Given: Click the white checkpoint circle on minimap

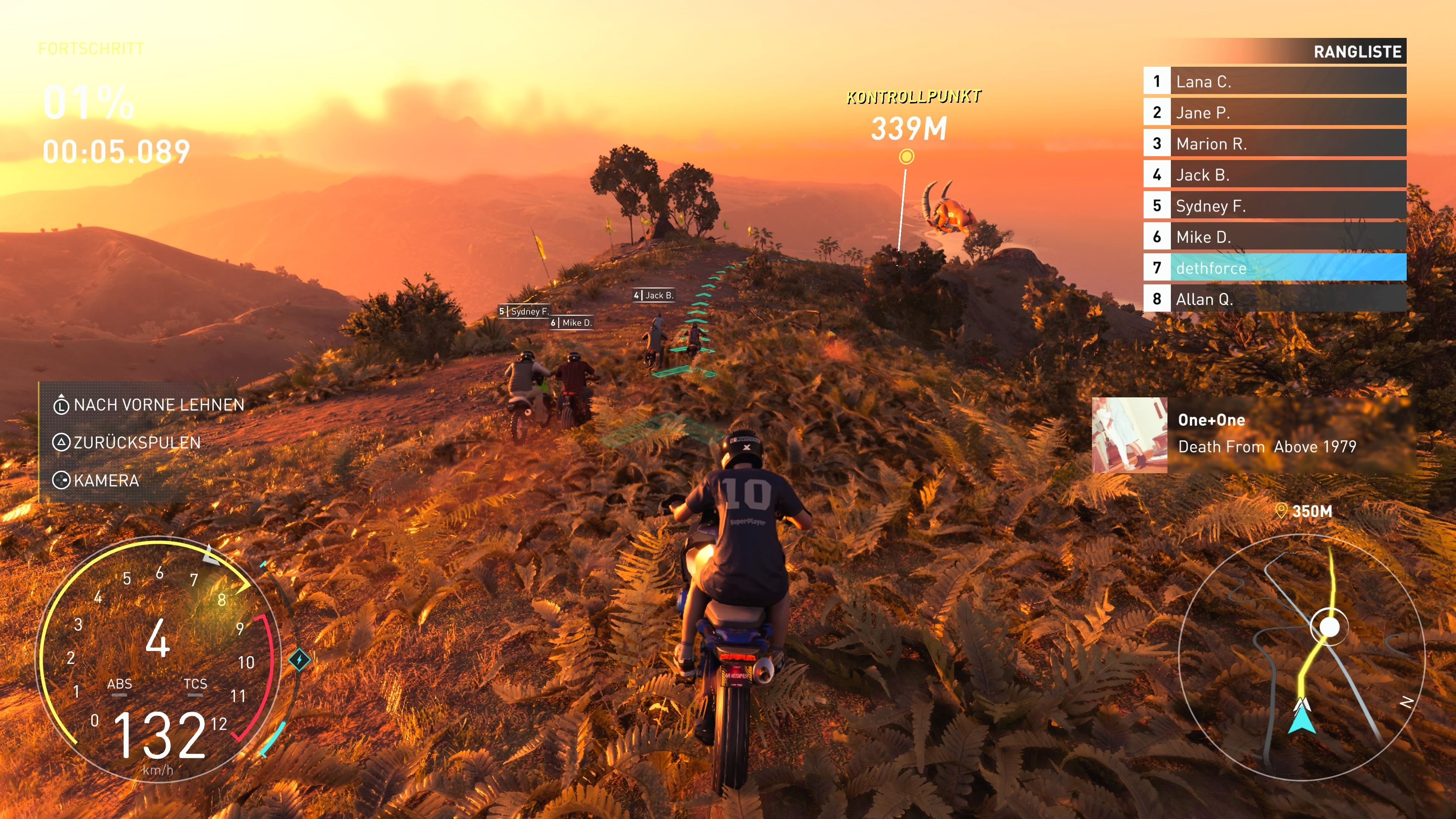Looking at the screenshot, I should pyautogui.click(x=1329, y=627).
